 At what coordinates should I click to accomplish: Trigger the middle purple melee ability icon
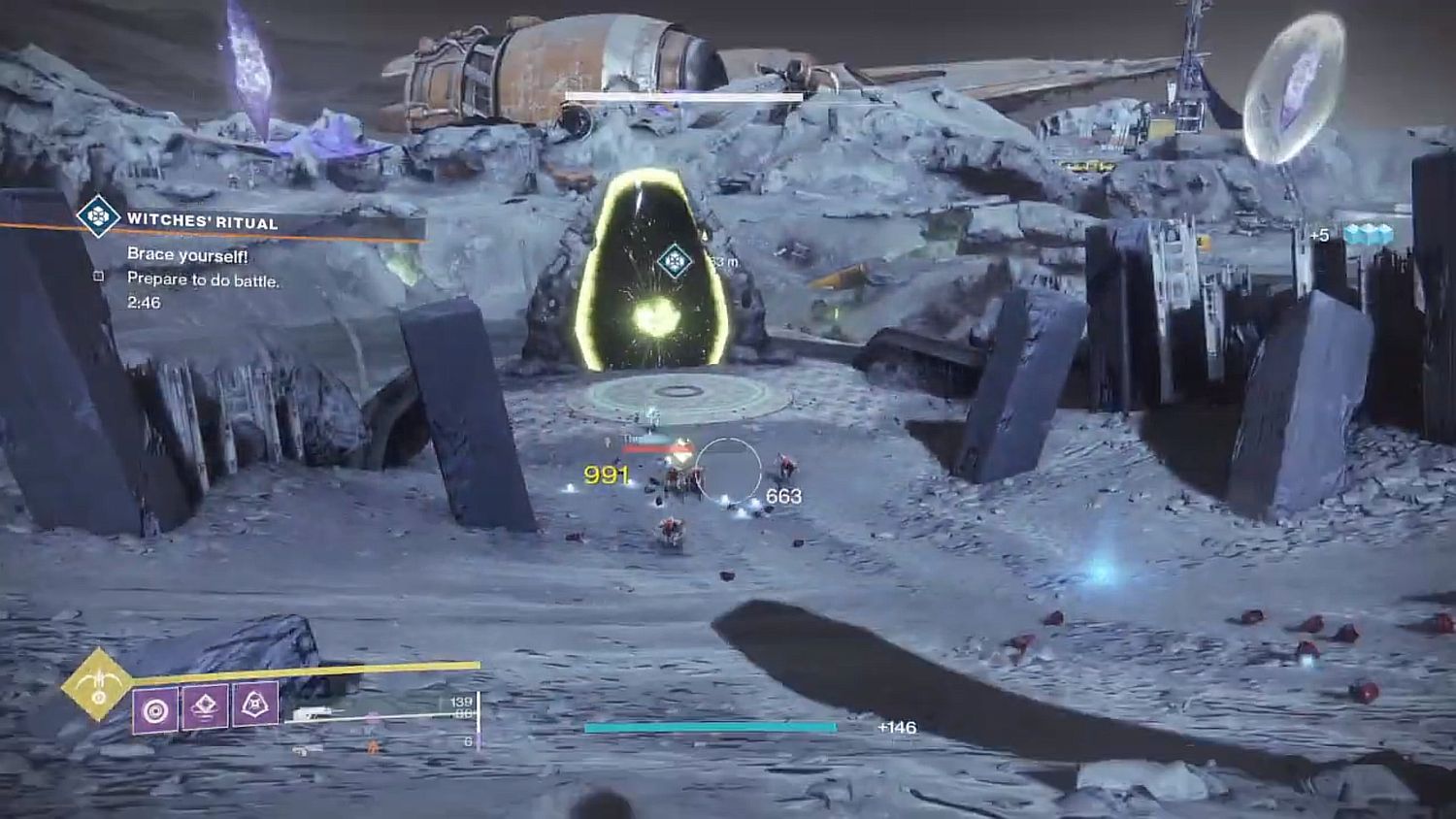(x=205, y=708)
